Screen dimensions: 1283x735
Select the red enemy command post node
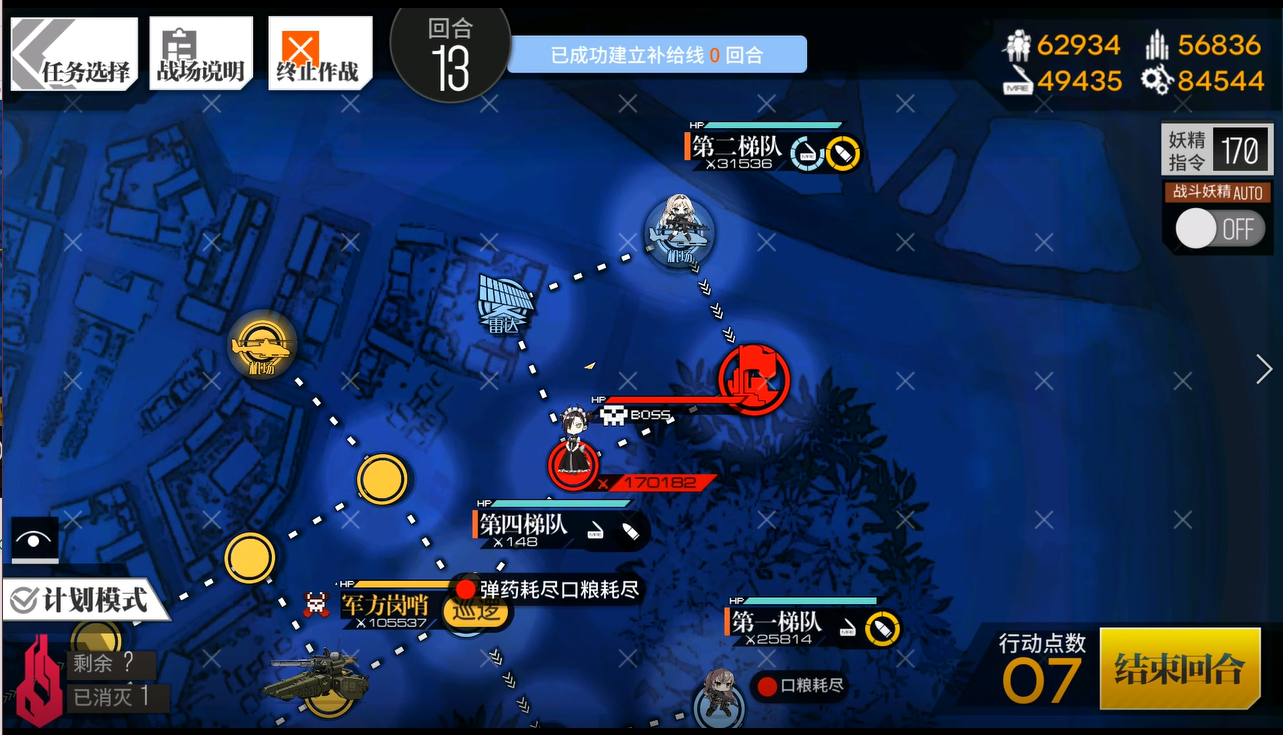tap(753, 379)
